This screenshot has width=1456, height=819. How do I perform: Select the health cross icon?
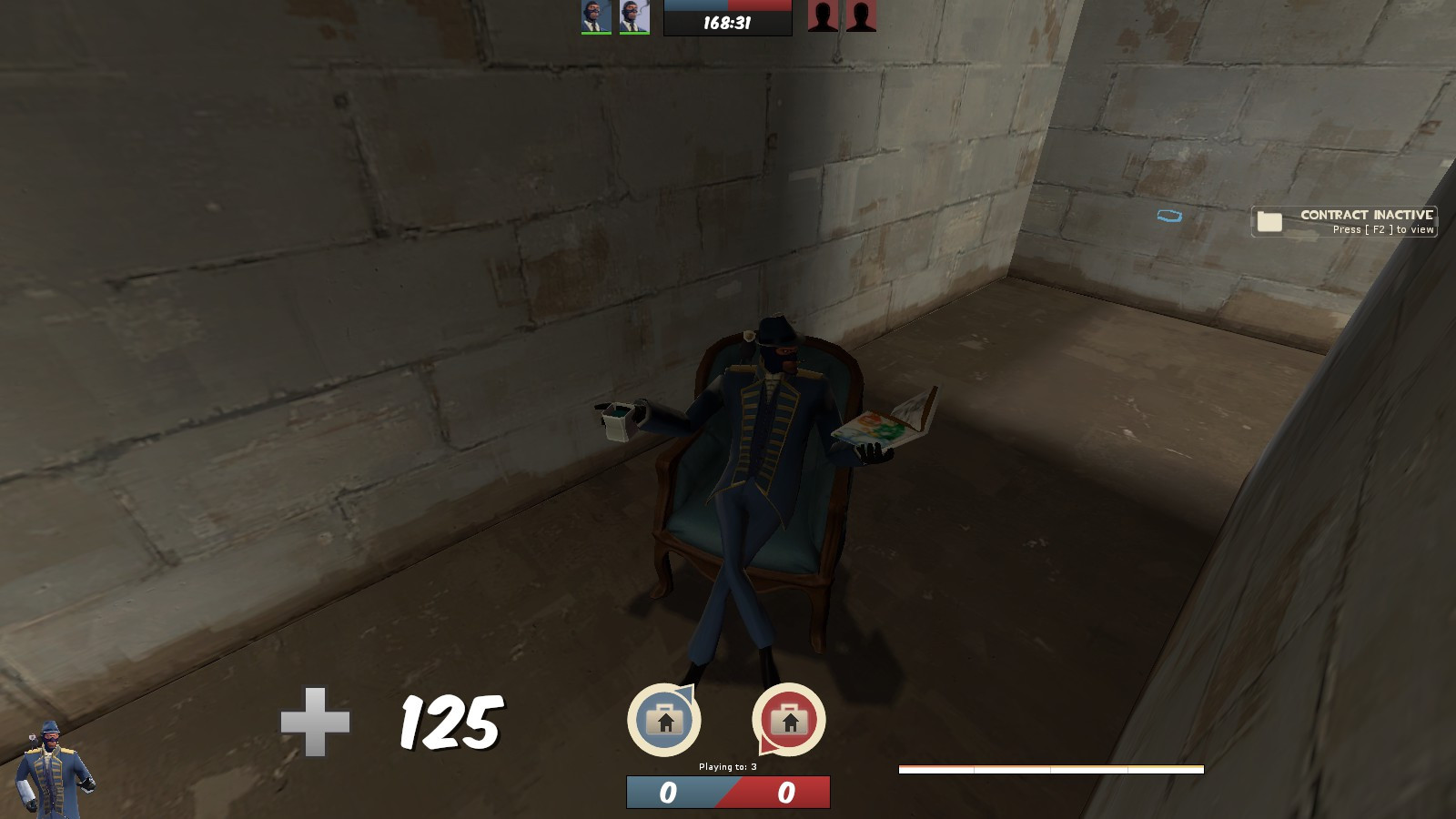[x=314, y=722]
